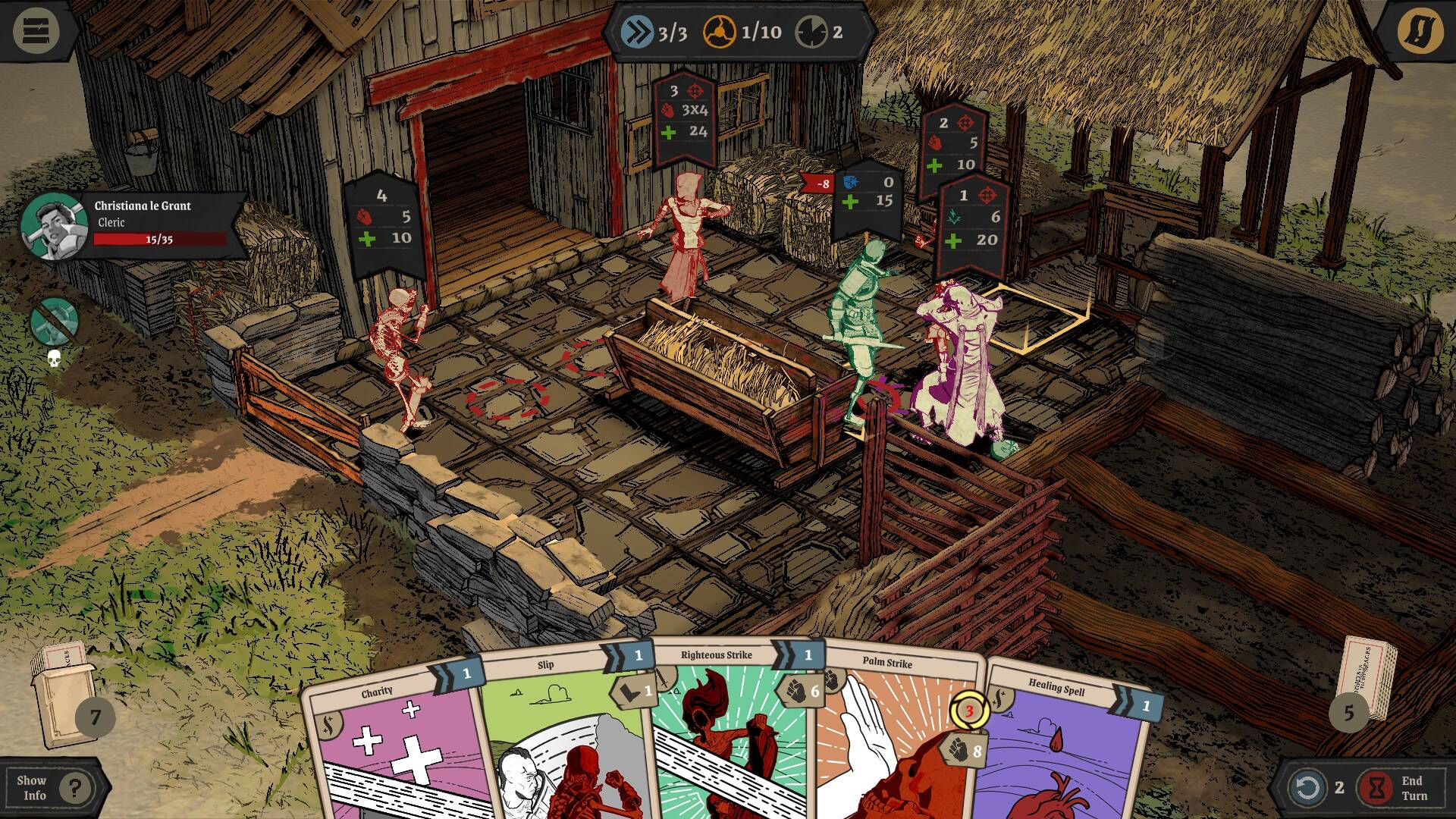The width and height of the screenshot is (1456, 819).
Task: Play the Righteous Strike card
Action: (x=728, y=736)
